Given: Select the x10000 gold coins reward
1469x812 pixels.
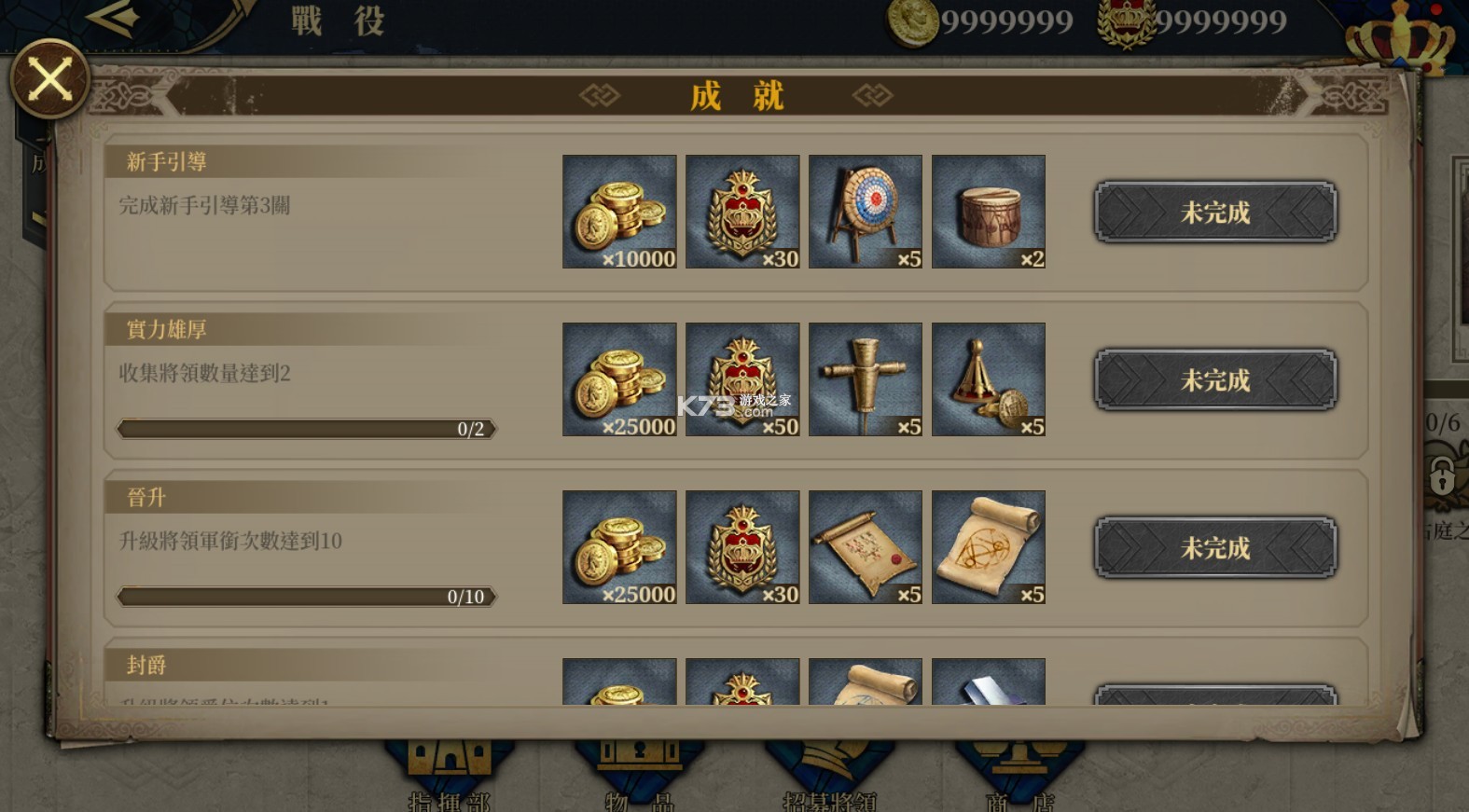Looking at the screenshot, I should [x=619, y=212].
